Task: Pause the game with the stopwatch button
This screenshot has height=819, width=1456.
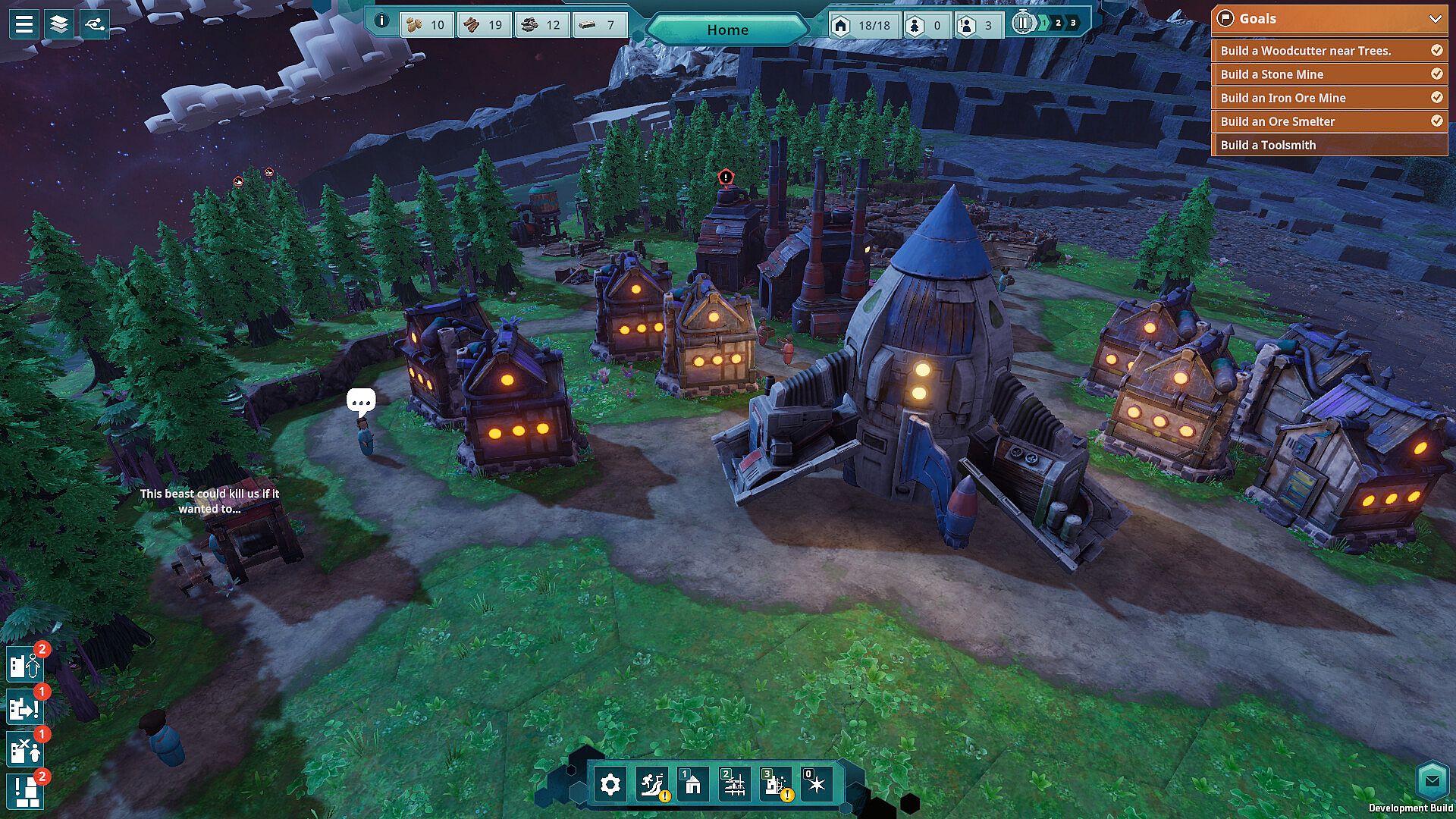Action: point(1023,23)
